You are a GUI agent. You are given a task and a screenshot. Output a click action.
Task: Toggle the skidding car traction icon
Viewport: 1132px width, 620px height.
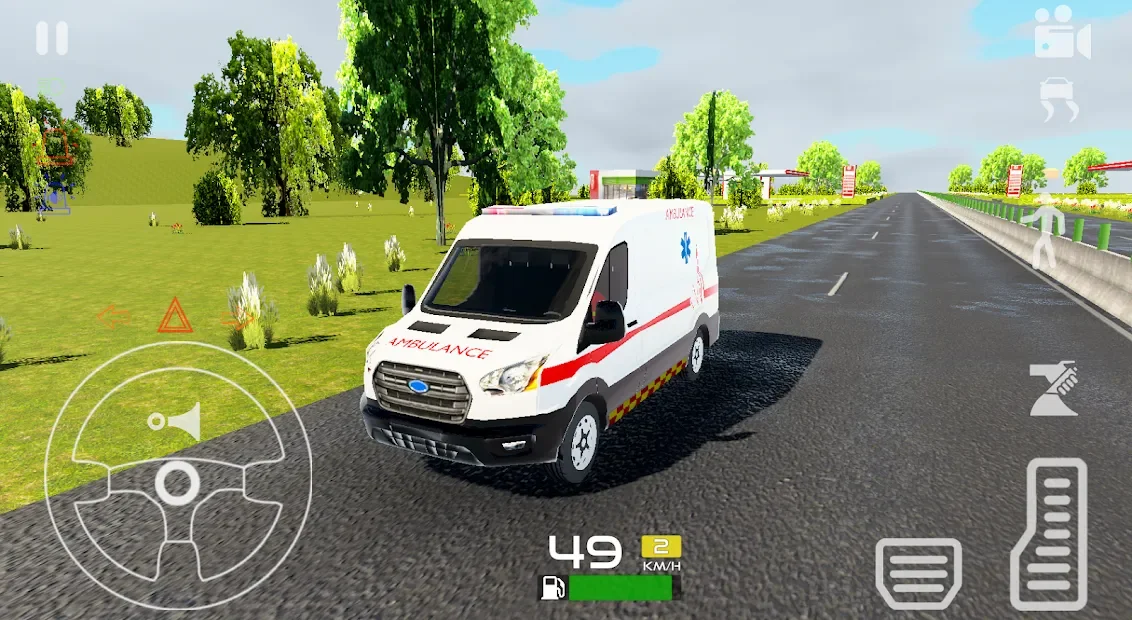tap(1060, 100)
